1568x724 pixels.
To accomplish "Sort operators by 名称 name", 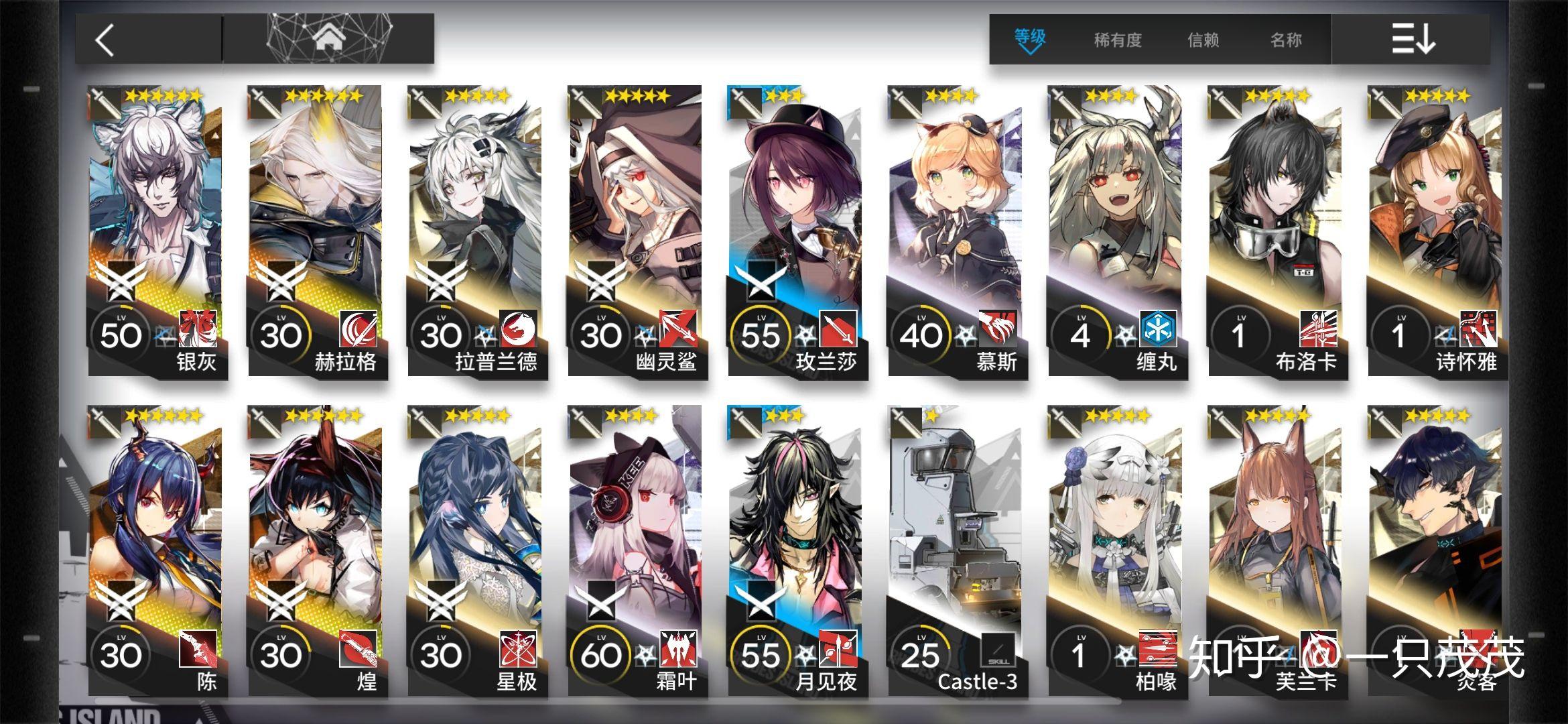I will 1286,40.
